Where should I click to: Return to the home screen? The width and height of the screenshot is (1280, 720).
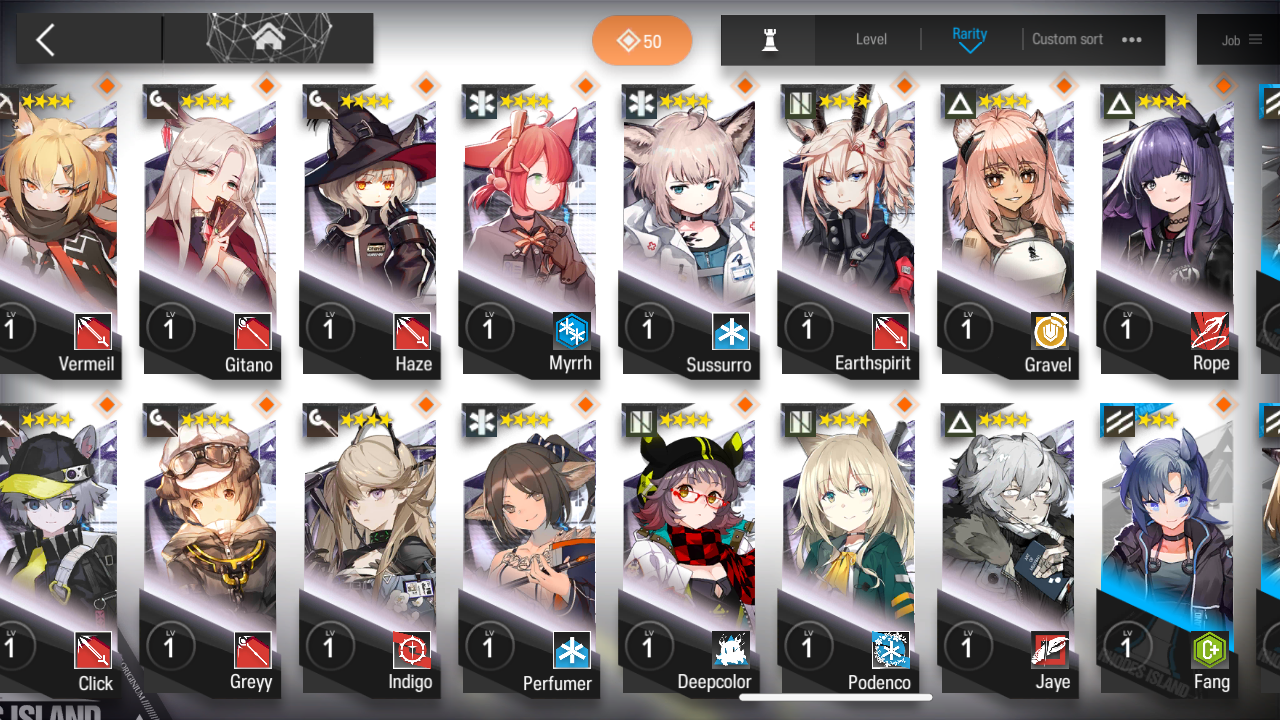click(x=267, y=39)
